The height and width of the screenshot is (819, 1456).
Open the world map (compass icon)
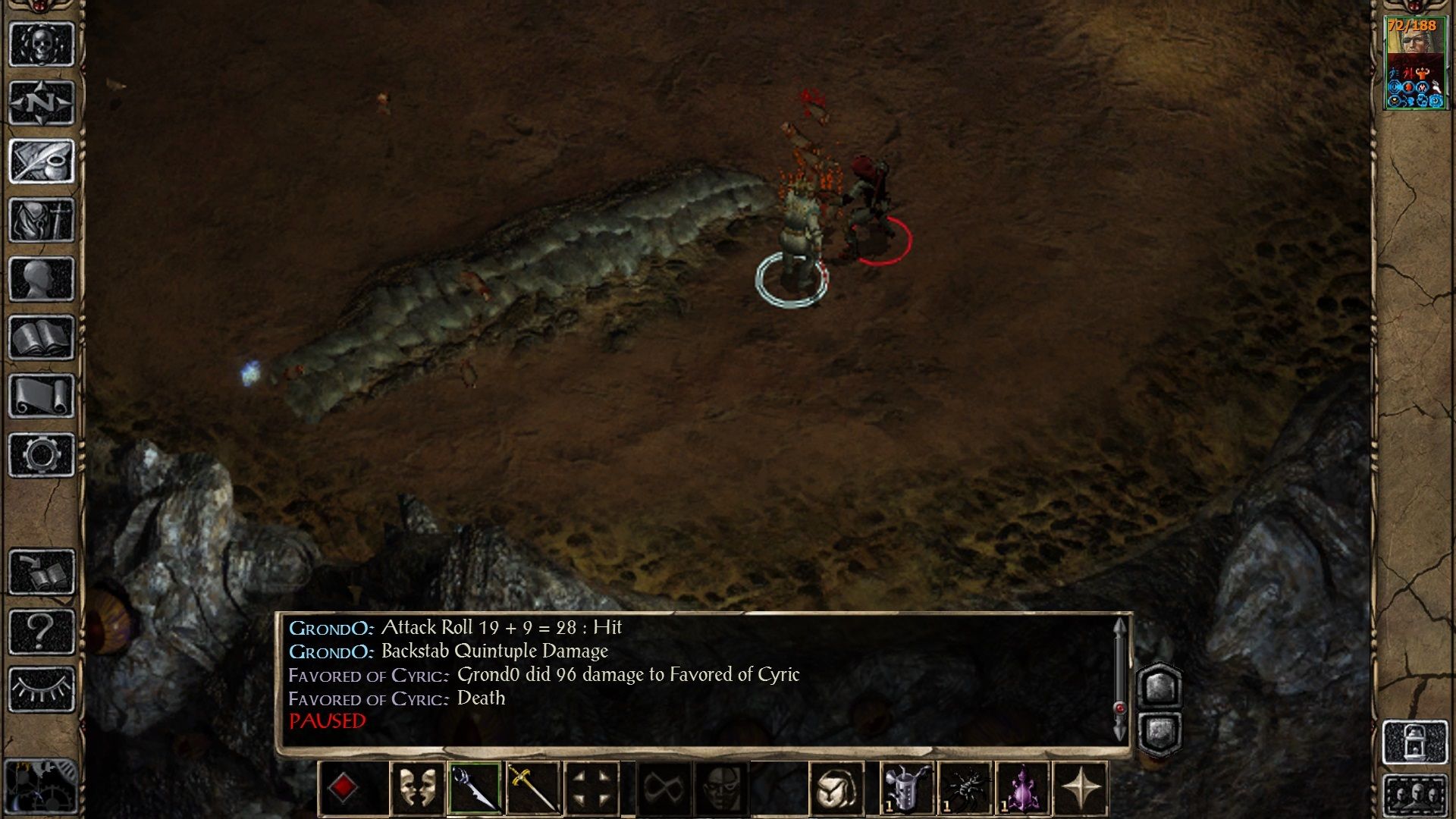[42, 102]
